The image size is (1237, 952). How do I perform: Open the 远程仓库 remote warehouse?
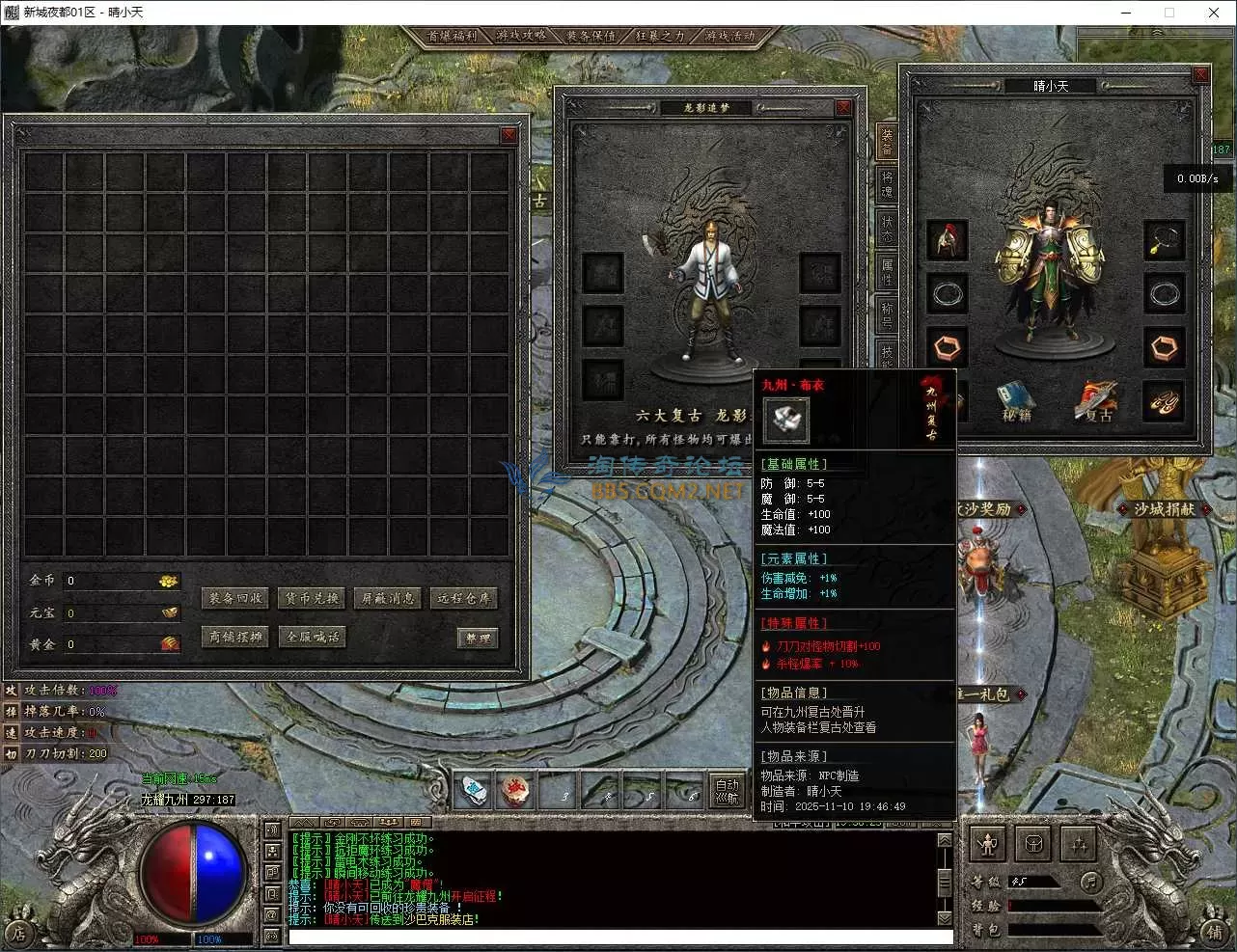464,599
